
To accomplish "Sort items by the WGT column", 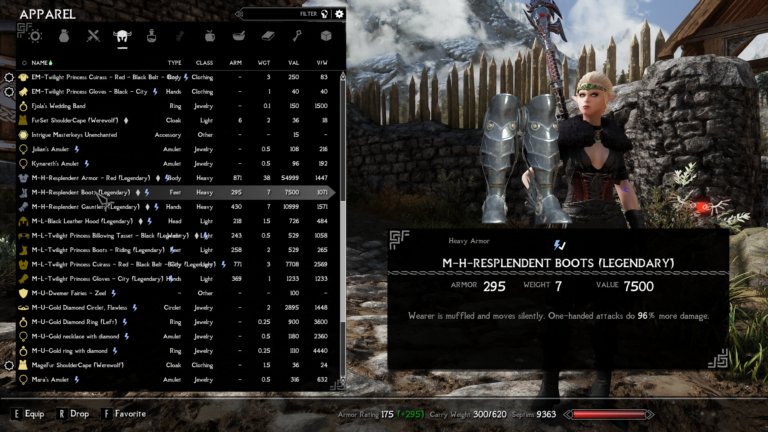I will tap(265, 62).
